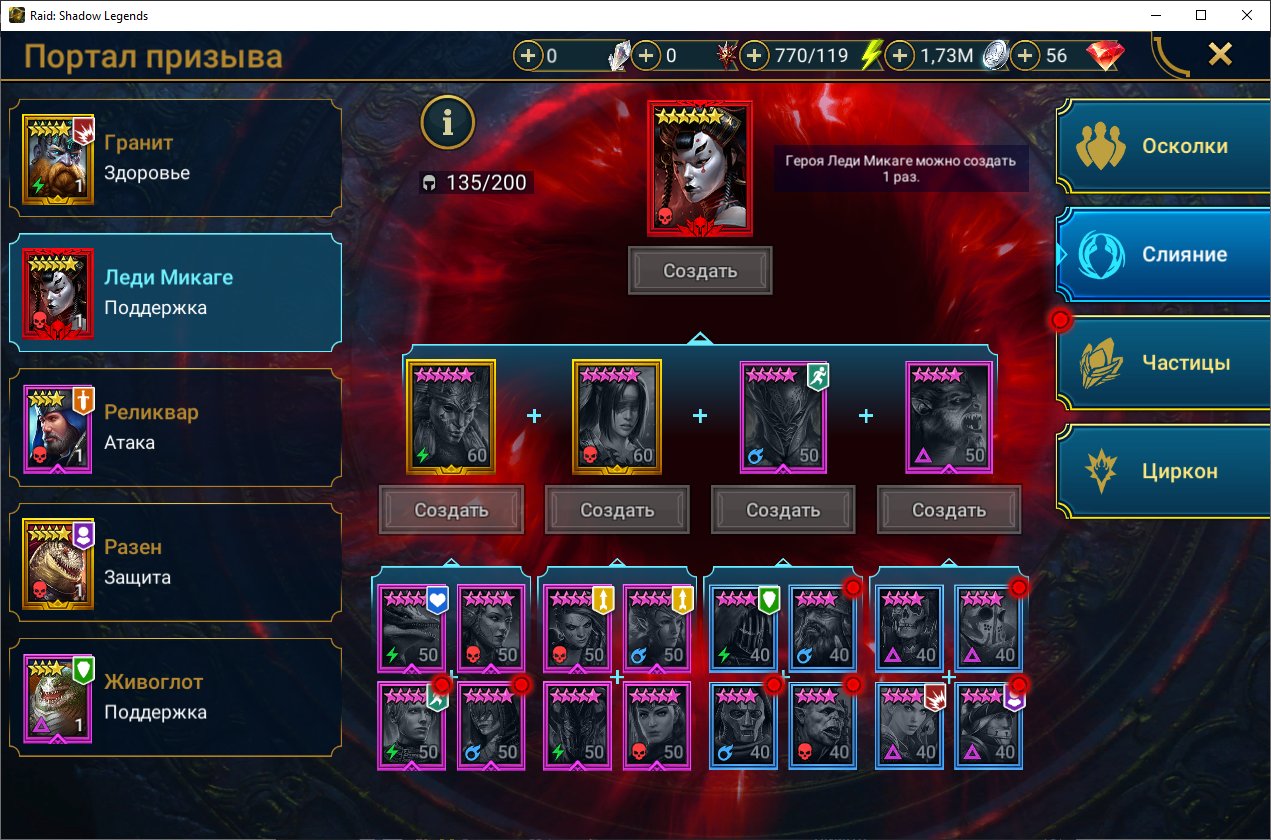This screenshot has height=840, width=1271.
Task: Minimize the Raid: Shadow Legends window
Action: coord(1155,15)
